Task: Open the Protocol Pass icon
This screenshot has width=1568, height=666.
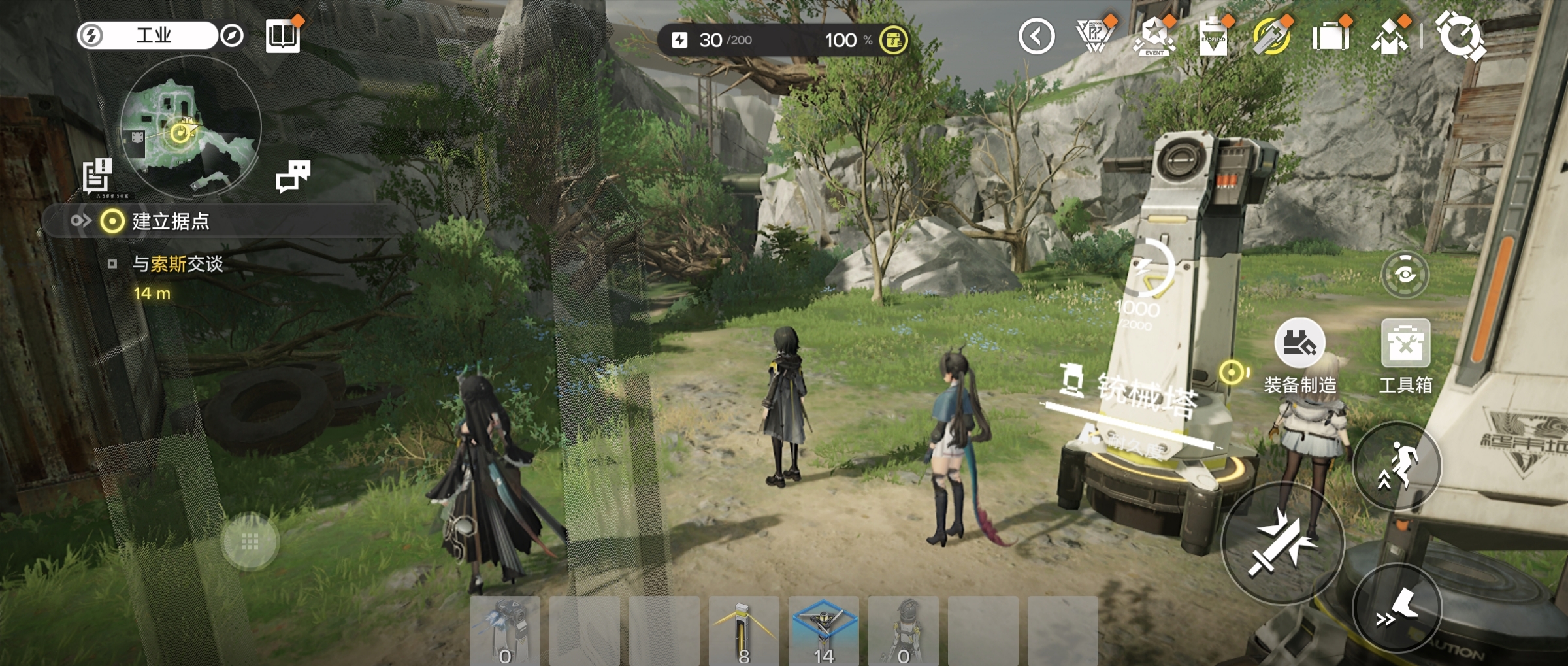Action: [x=1095, y=37]
